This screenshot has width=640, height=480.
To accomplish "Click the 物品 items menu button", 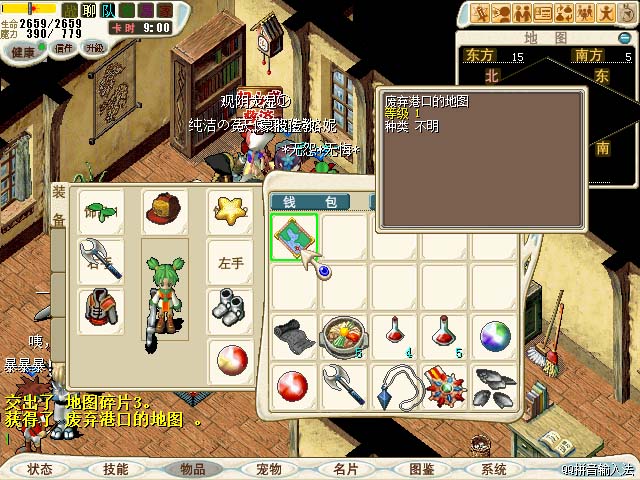I will 192,468.
